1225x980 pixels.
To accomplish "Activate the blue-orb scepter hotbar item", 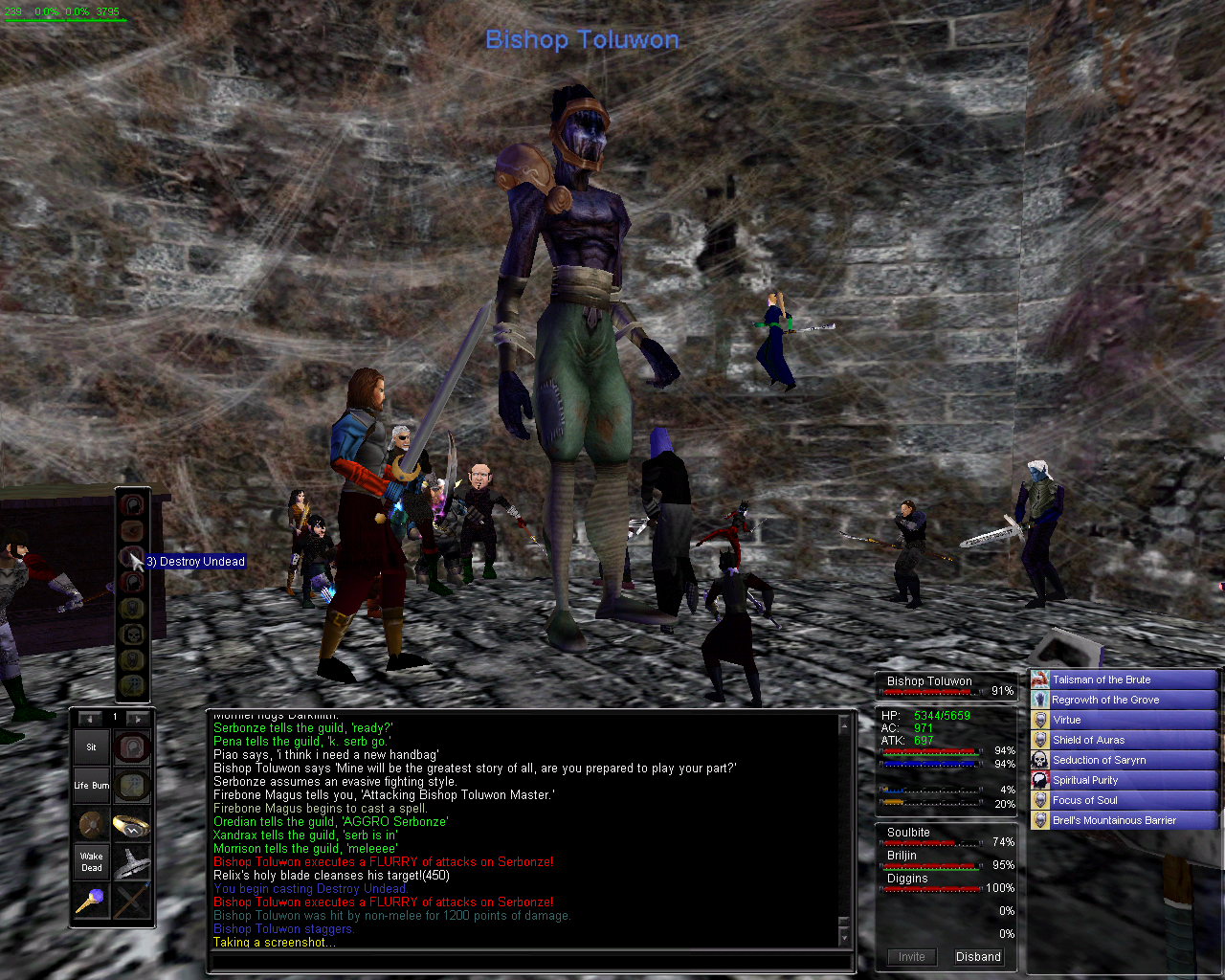I will point(92,901).
